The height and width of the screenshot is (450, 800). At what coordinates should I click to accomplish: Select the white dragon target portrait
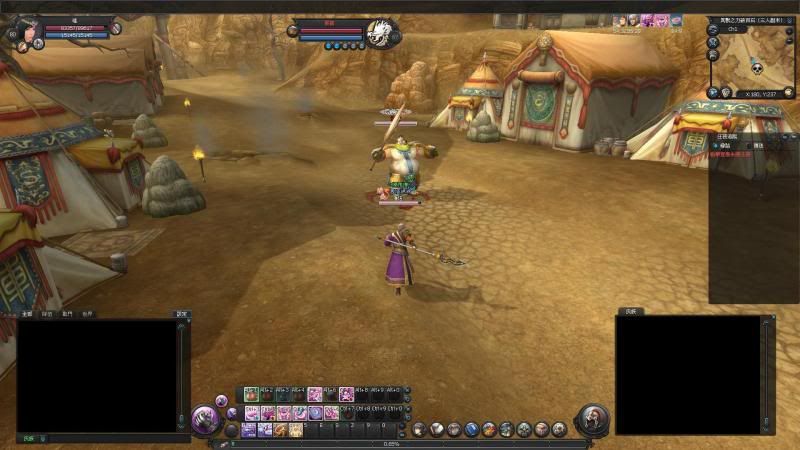tap(379, 30)
